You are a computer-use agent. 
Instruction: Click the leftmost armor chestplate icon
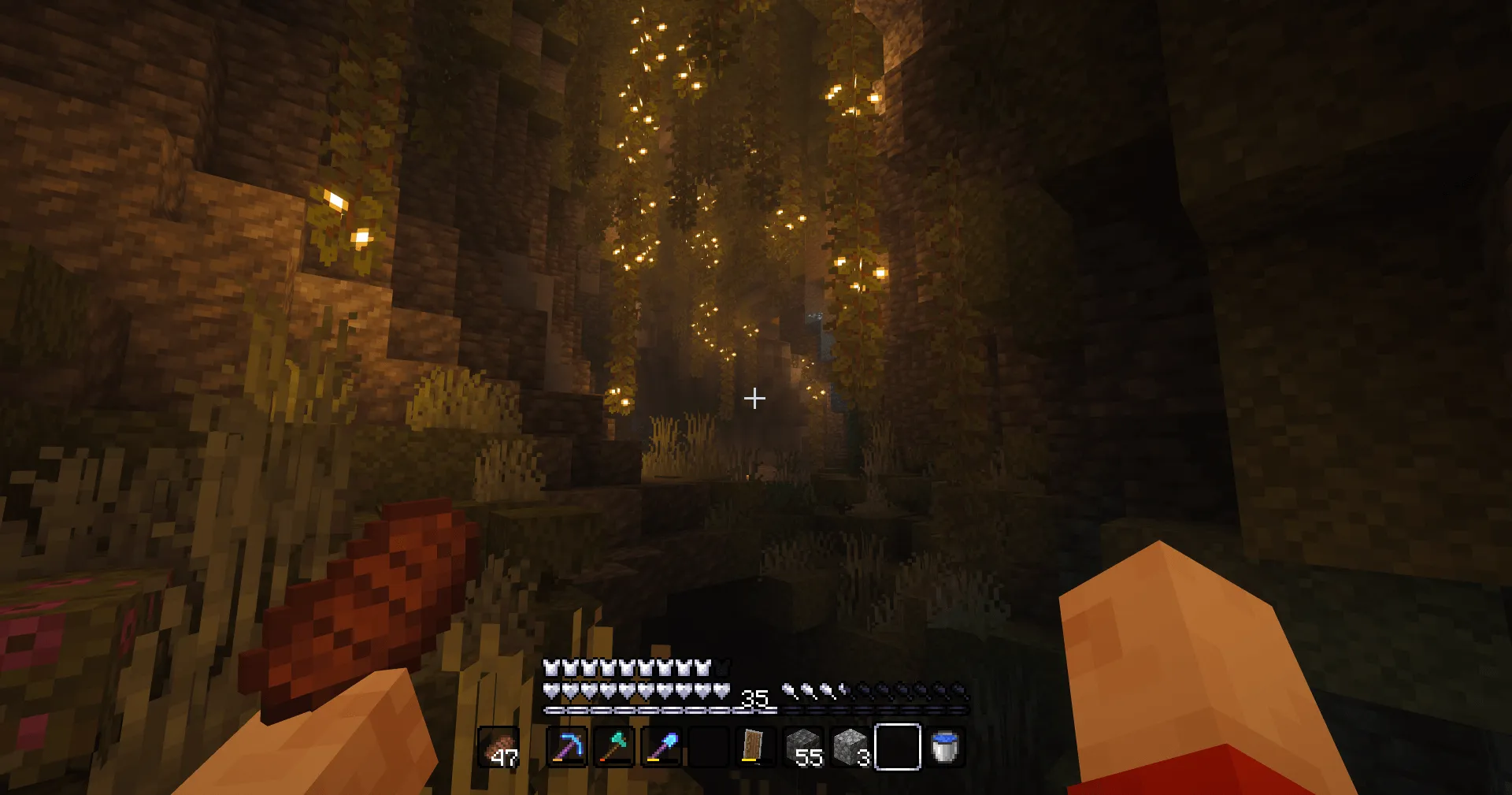[x=549, y=666]
